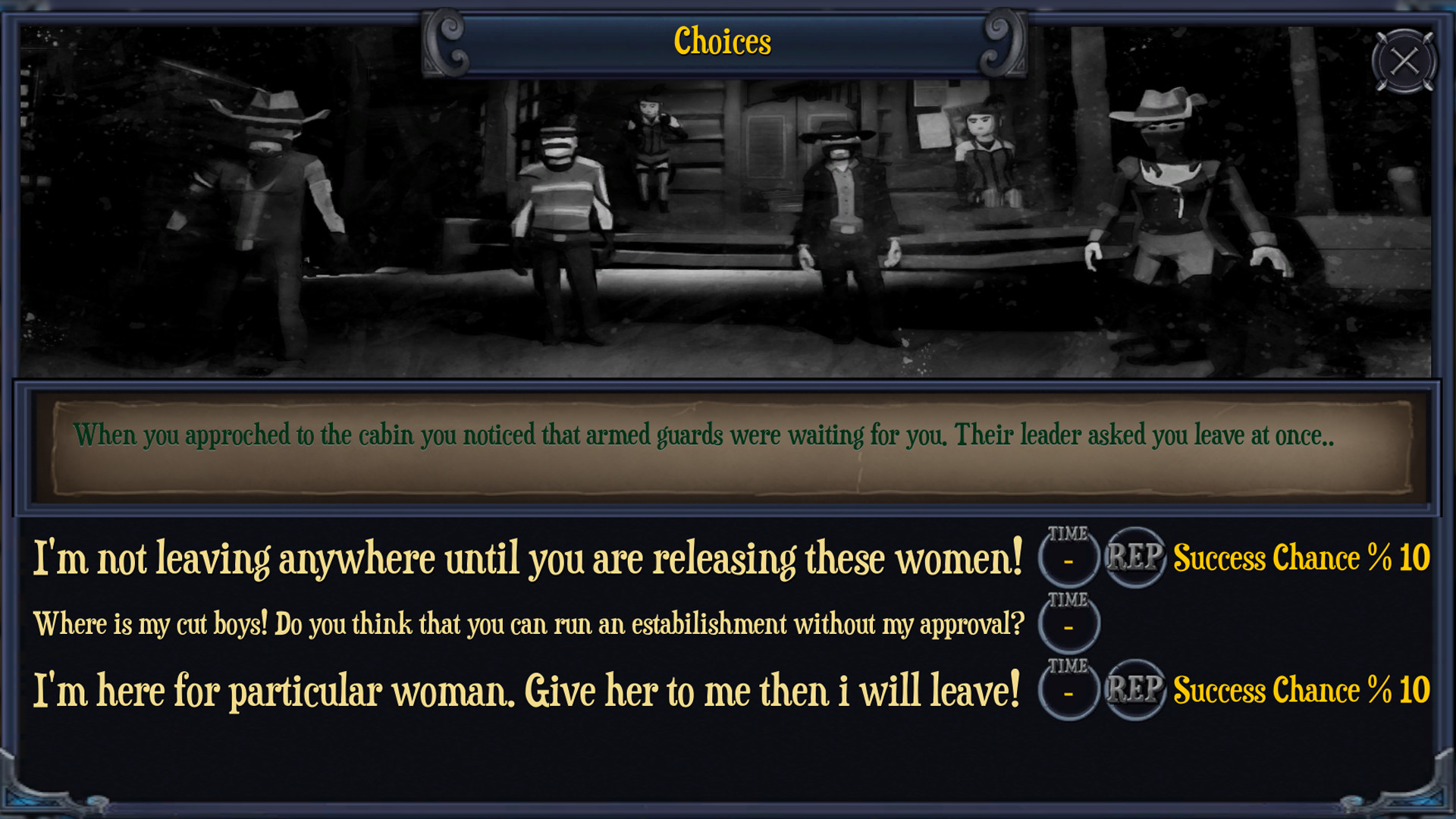The height and width of the screenshot is (819, 1456).
Task: Click the Choices title banner
Action: (723, 42)
